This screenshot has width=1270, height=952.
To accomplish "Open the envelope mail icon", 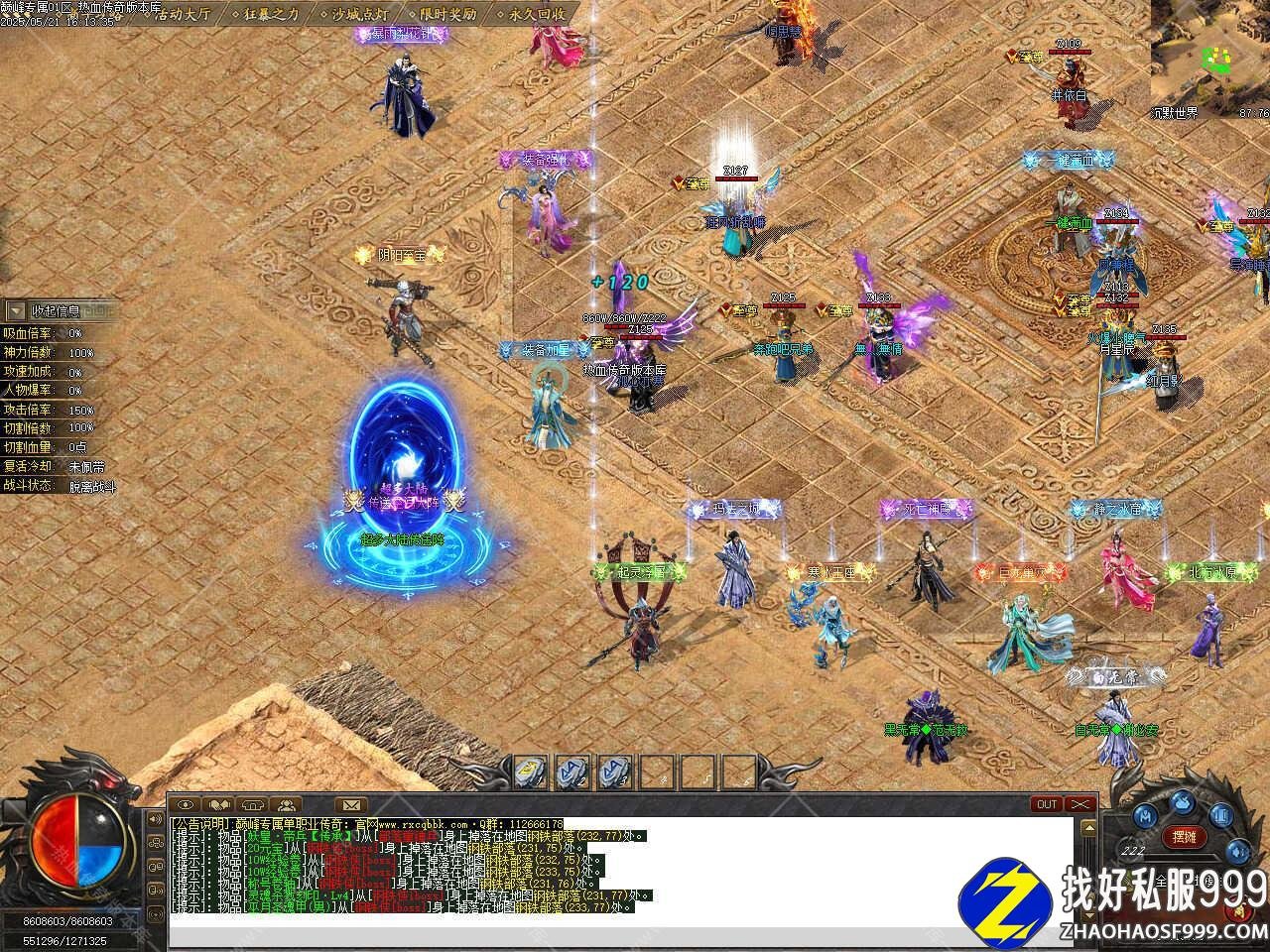I will (x=350, y=804).
